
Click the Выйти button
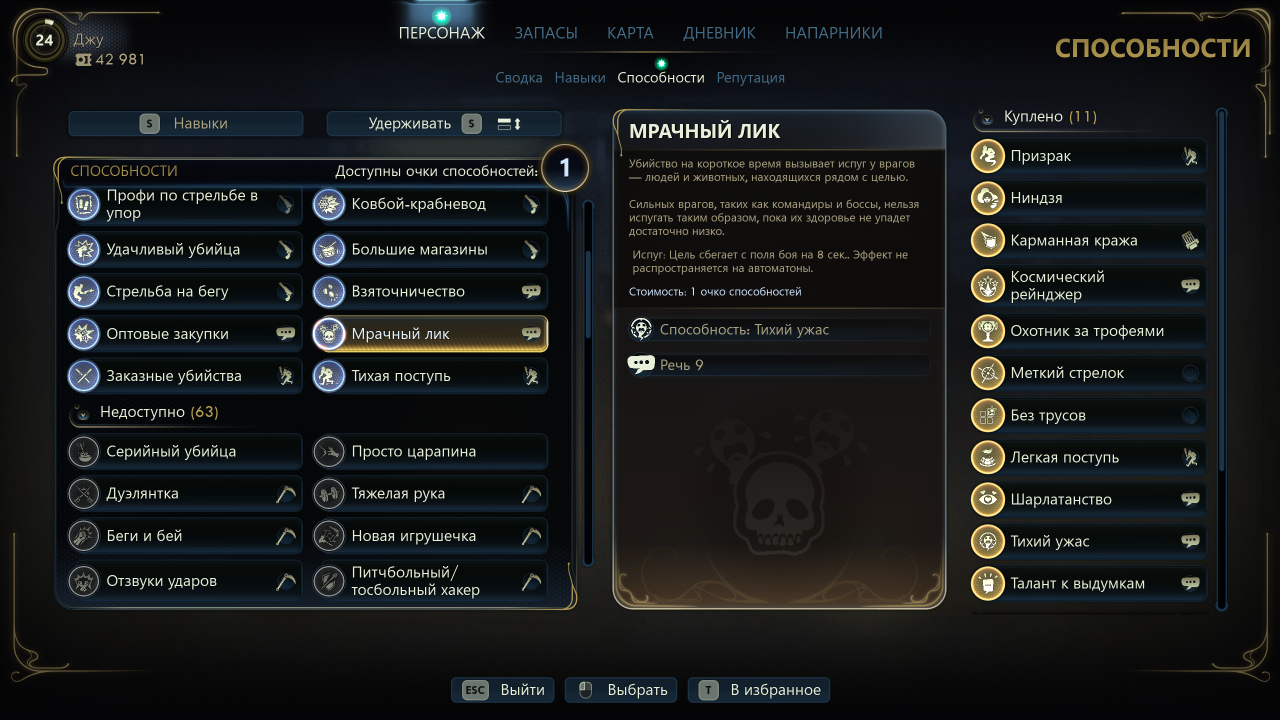coord(504,690)
